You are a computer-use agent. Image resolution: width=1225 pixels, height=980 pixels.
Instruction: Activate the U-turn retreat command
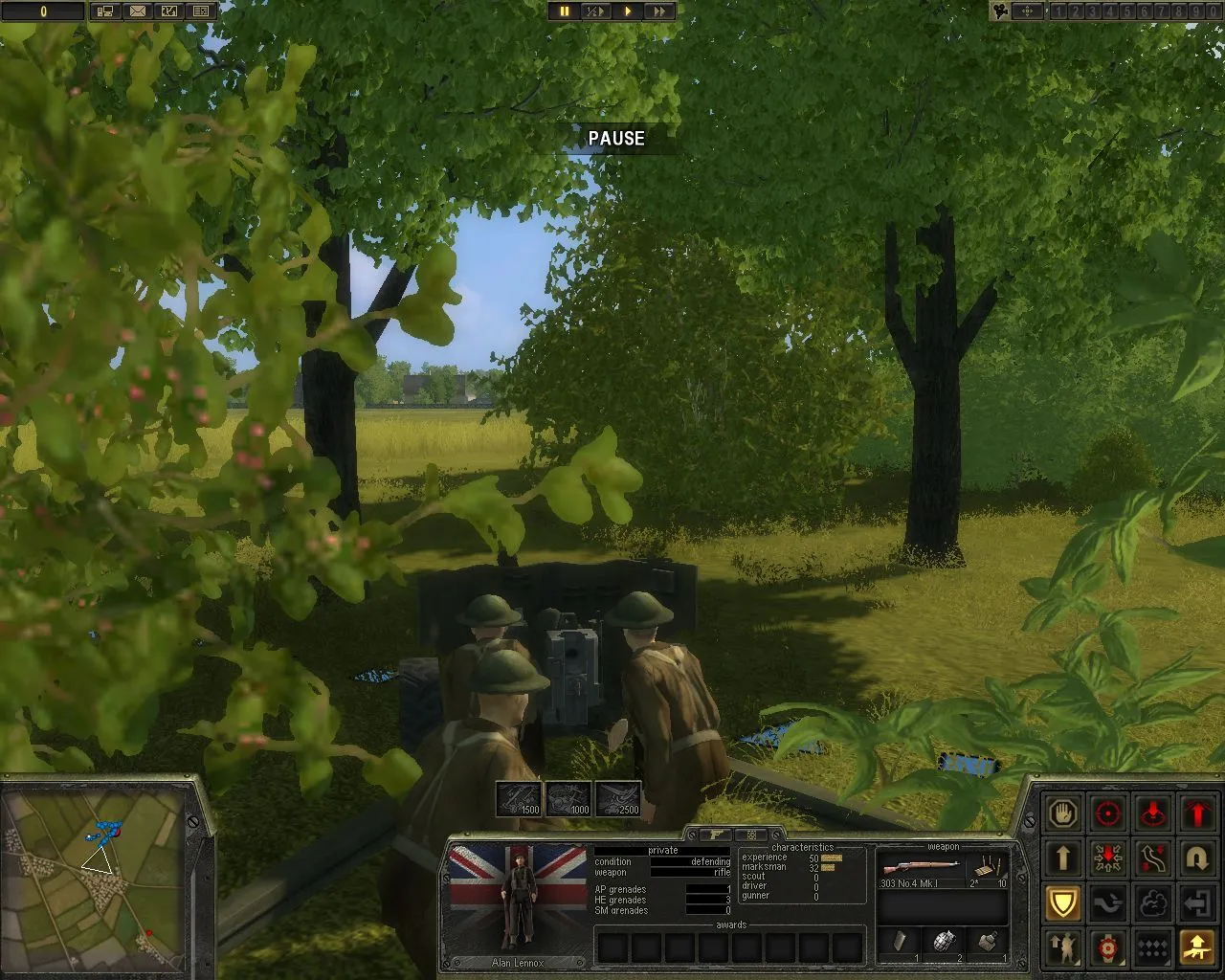pos(1197,857)
